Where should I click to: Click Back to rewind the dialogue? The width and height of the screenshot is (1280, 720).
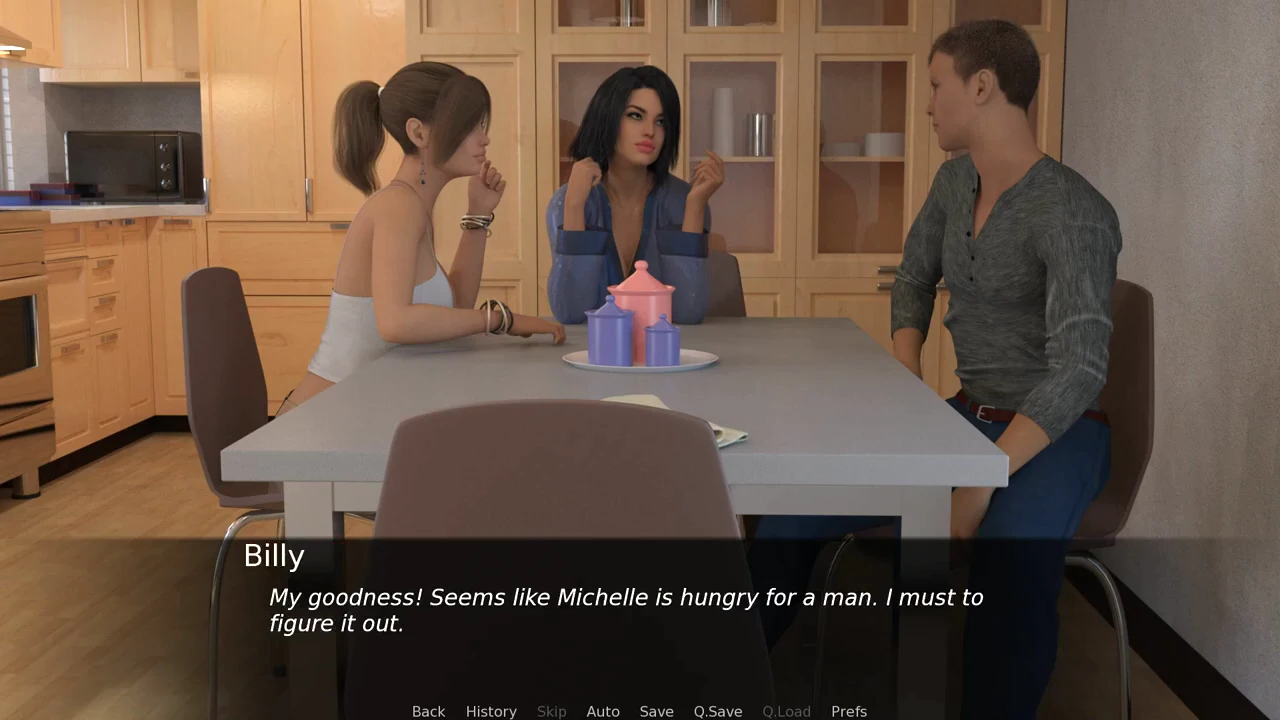click(x=428, y=711)
